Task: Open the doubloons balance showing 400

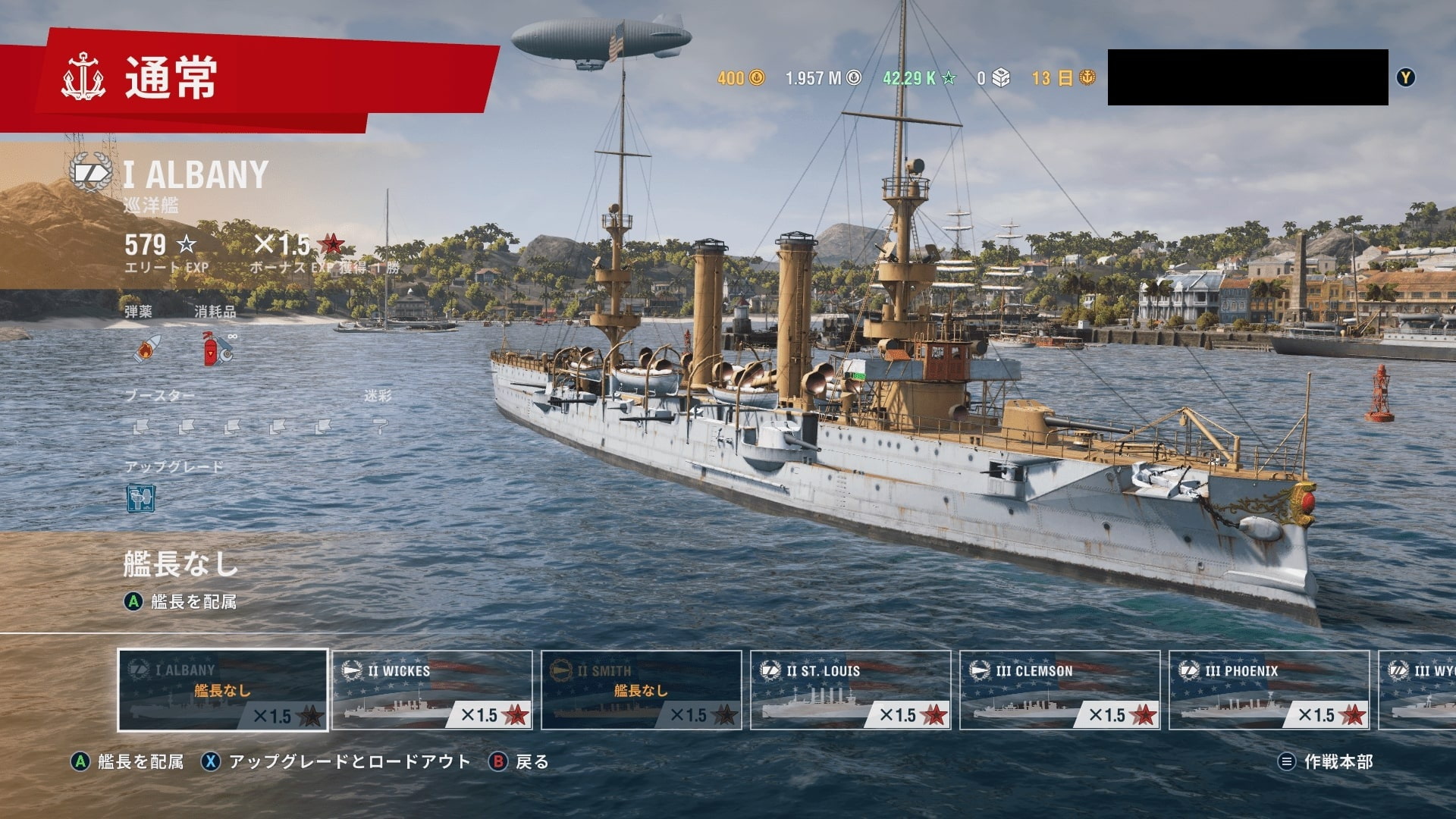Action: (x=741, y=78)
